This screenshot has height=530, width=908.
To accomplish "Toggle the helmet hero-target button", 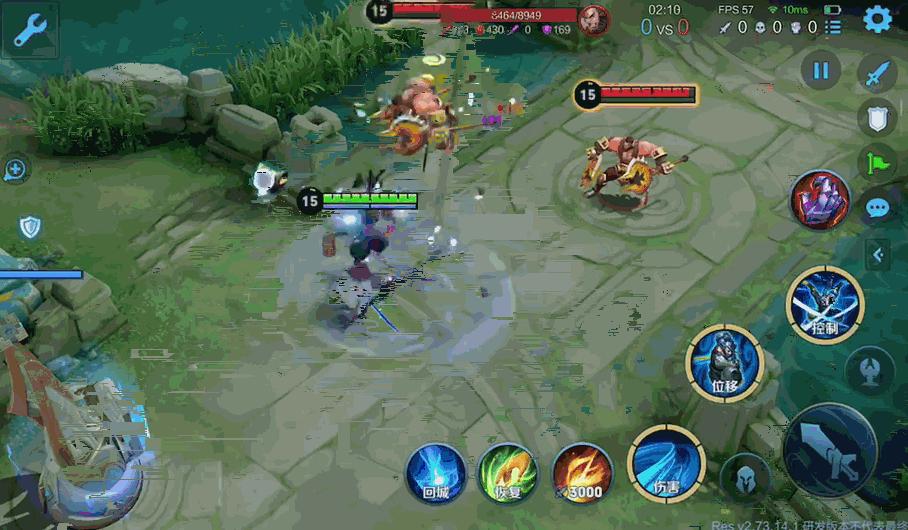I will pyautogui.click(x=741, y=475).
